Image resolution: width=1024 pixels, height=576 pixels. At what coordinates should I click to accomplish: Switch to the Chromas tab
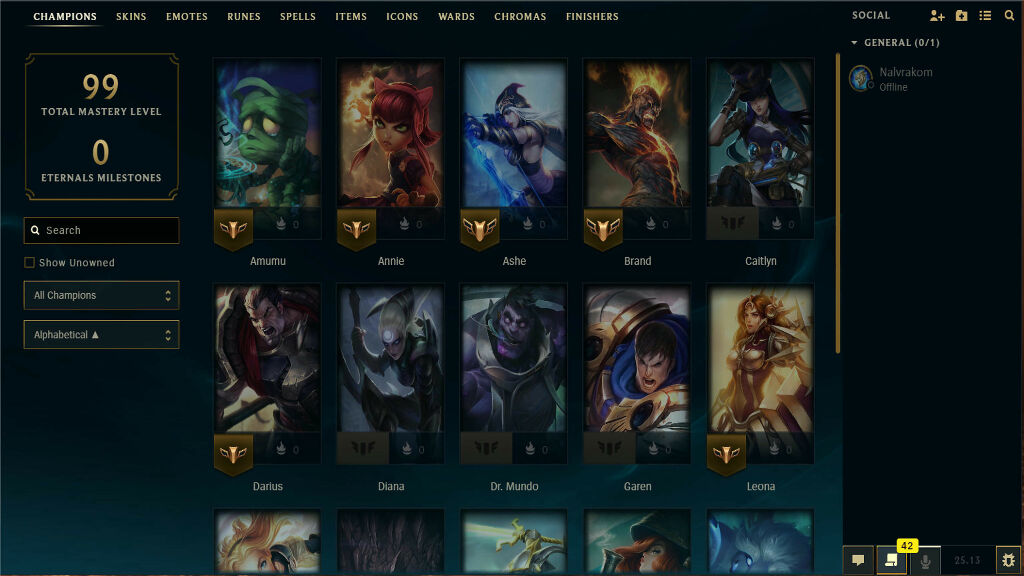coord(520,17)
